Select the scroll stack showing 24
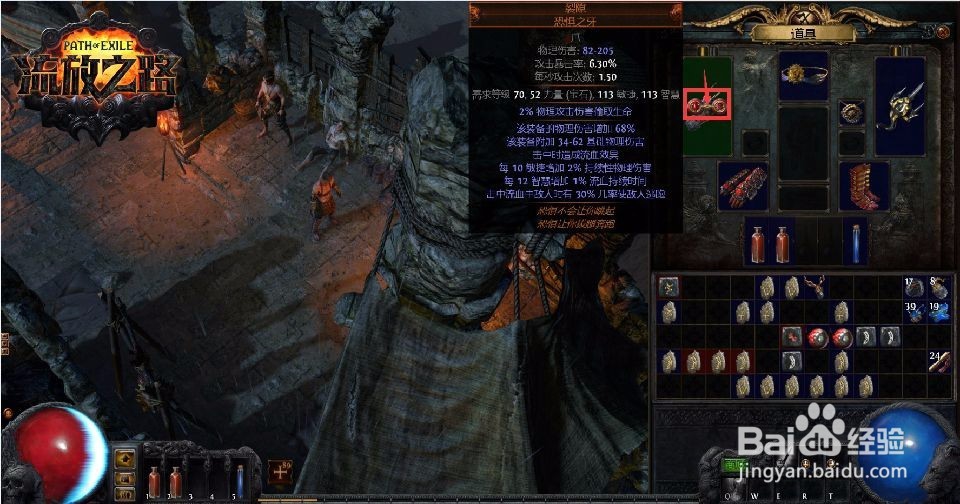This screenshot has height=504, width=960. (x=938, y=361)
